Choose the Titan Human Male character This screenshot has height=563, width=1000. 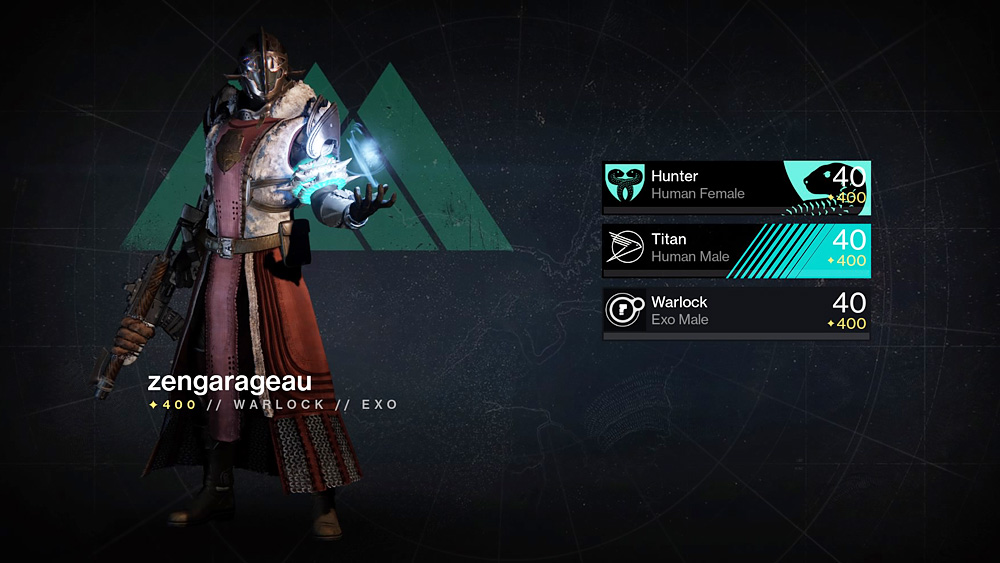pyautogui.click(x=735, y=248)
